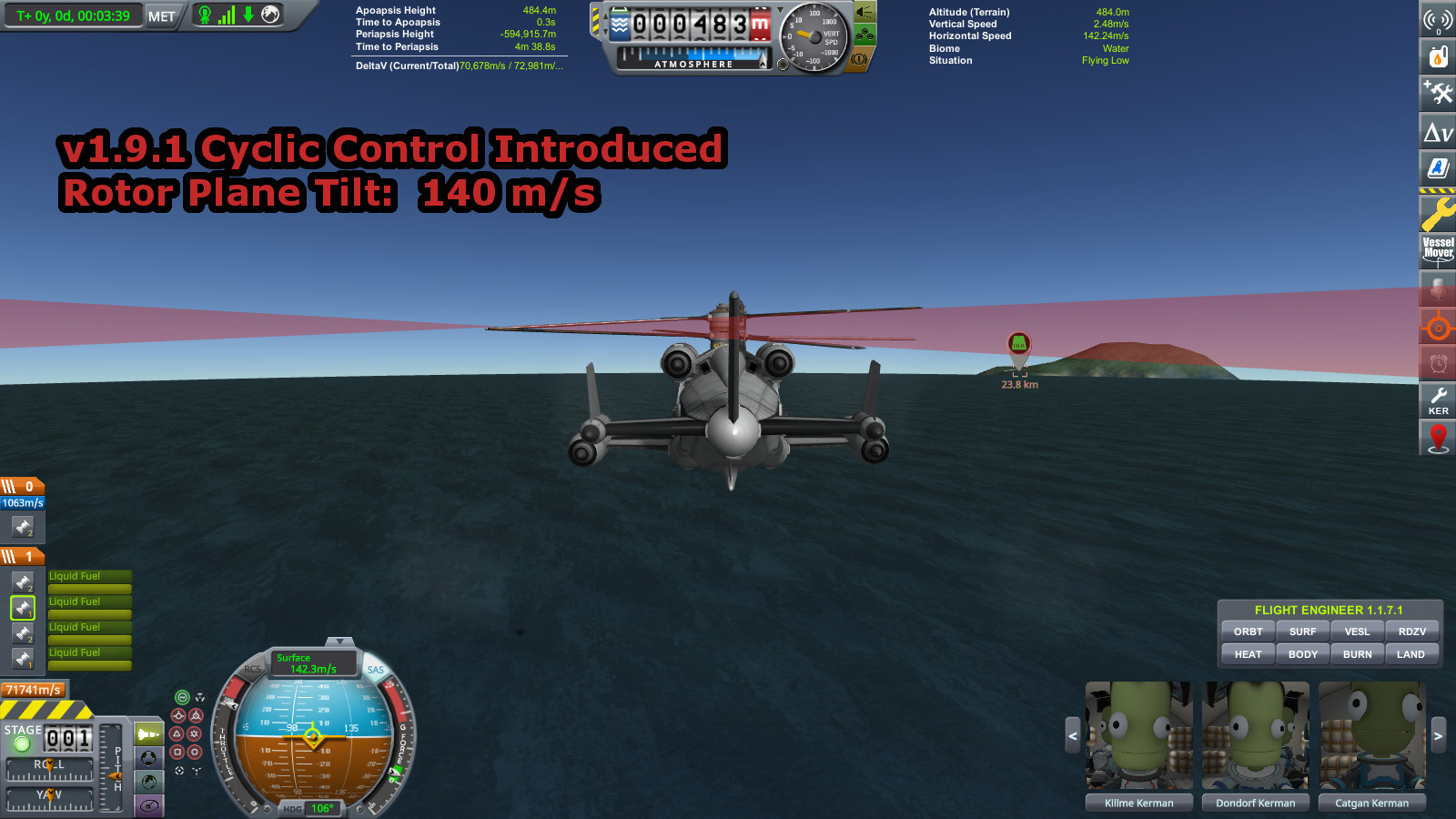Viewport: 1456px width, 819px height.
Task: Select Killme Kerman's crew portrait
Action: (x=1138, y=735)
